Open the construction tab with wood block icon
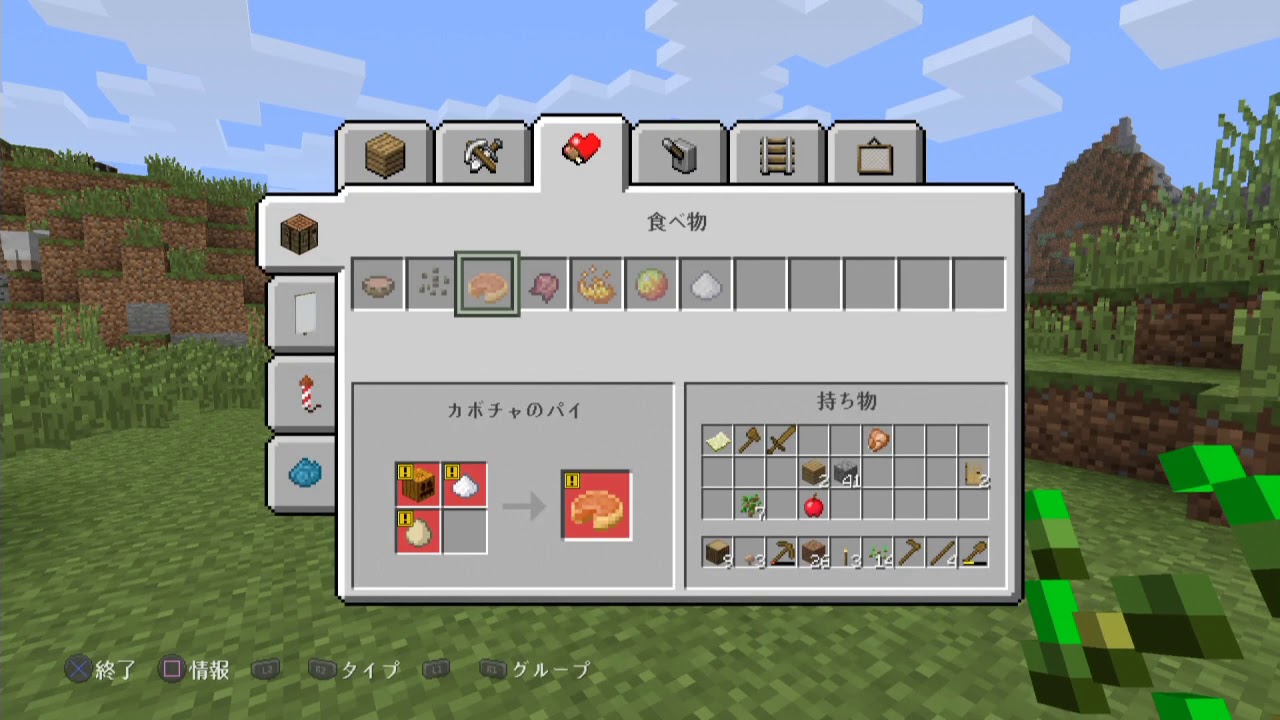This screenshot has height=720, width=1280. point(386,152)
